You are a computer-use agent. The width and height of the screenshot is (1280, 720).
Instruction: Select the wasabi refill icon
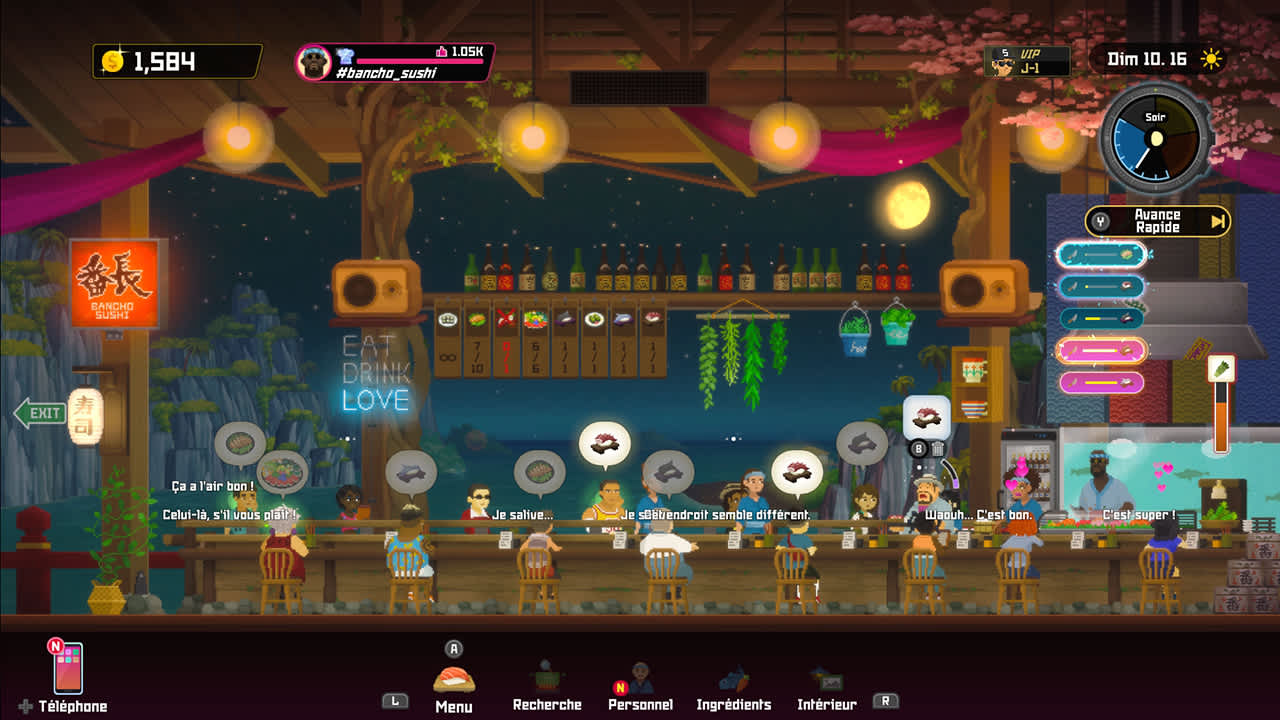point(1221,369)
